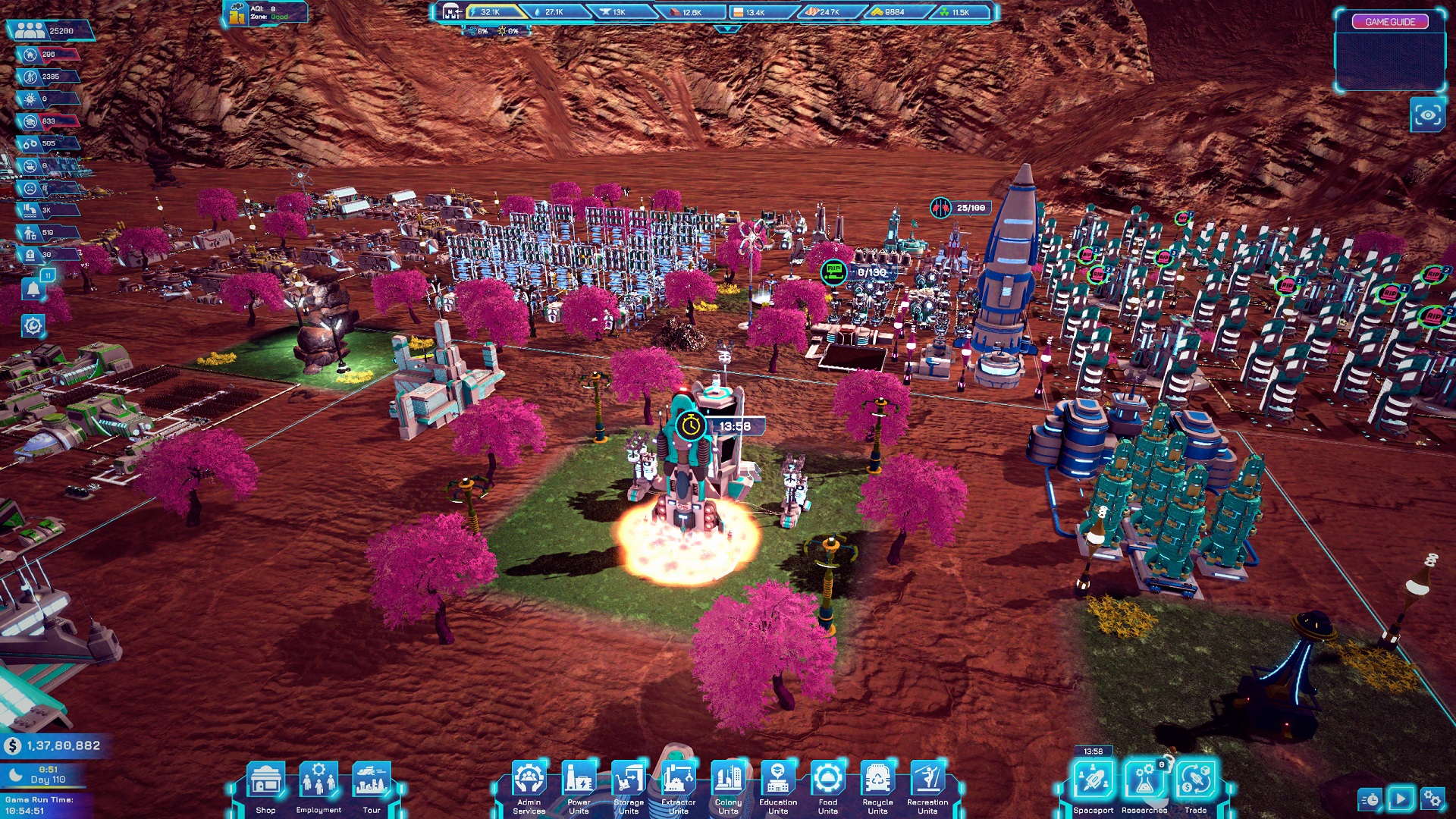The image size is (1456, 819).
Task: Open the Employment panel
Action: (318, 781)
